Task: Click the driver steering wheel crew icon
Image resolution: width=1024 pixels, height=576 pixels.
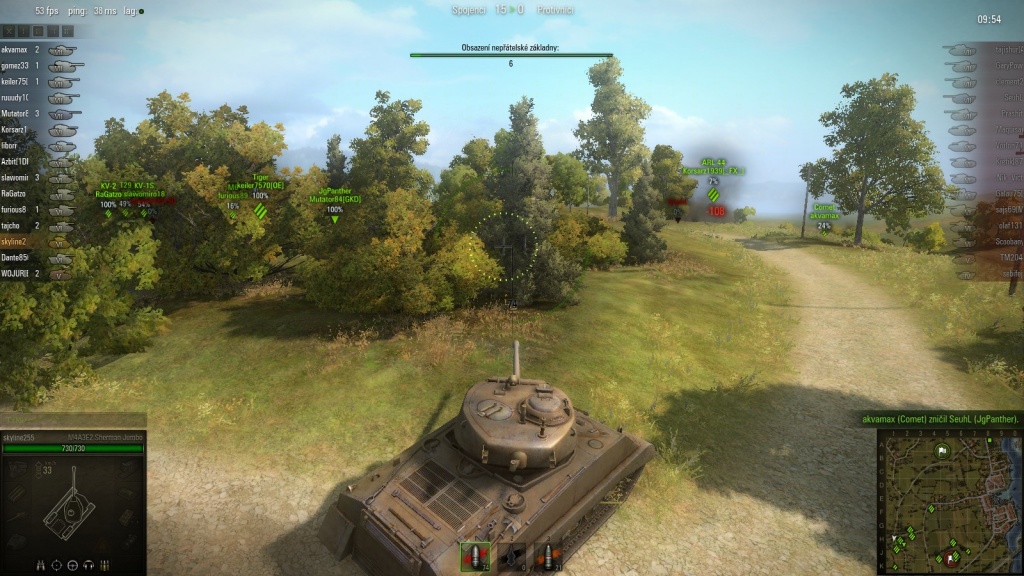Action: click(x=73, y=565)
